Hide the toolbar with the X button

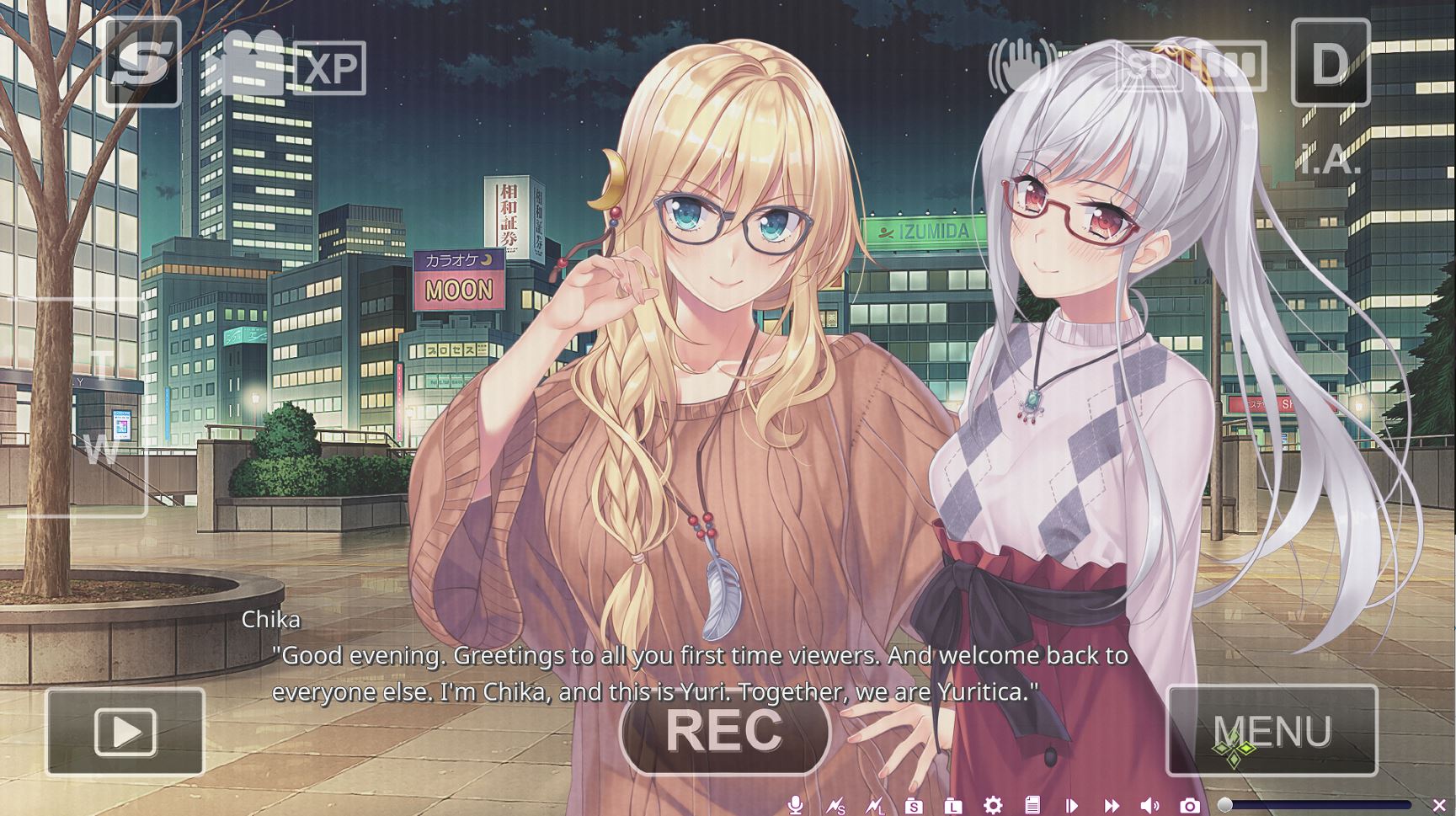click(1439, 805)
